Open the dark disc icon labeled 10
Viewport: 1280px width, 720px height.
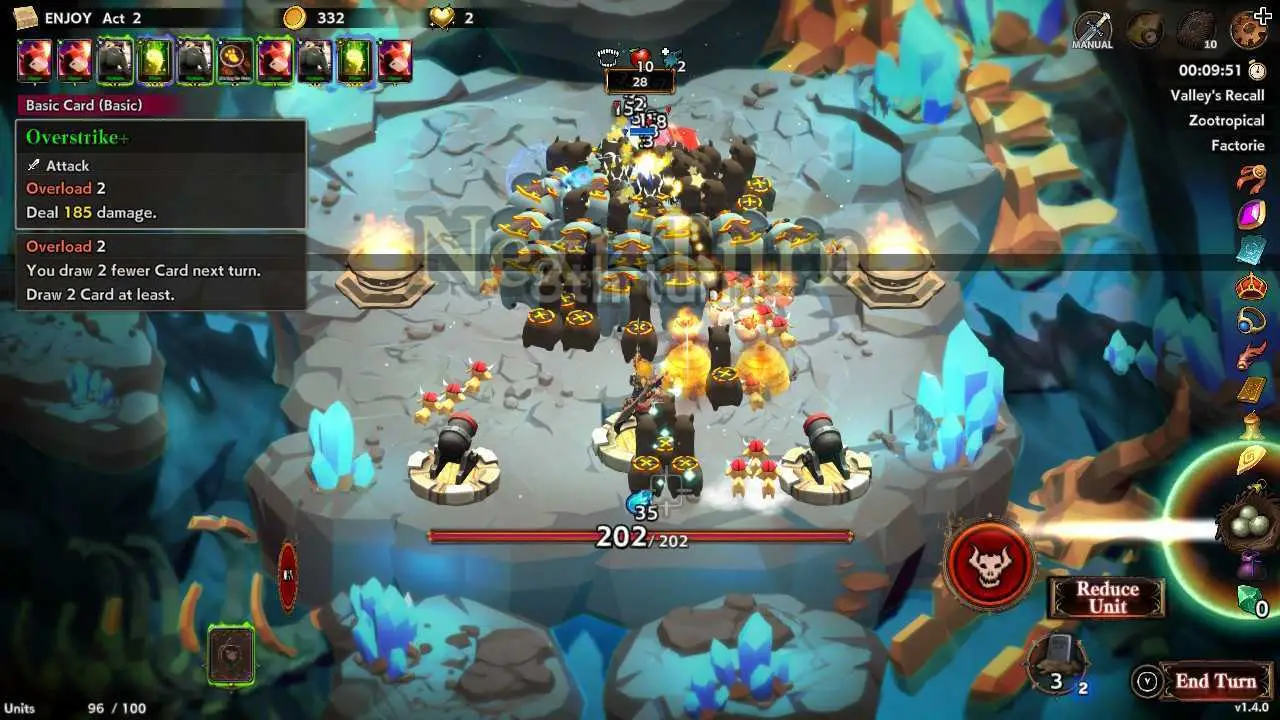1195,30
